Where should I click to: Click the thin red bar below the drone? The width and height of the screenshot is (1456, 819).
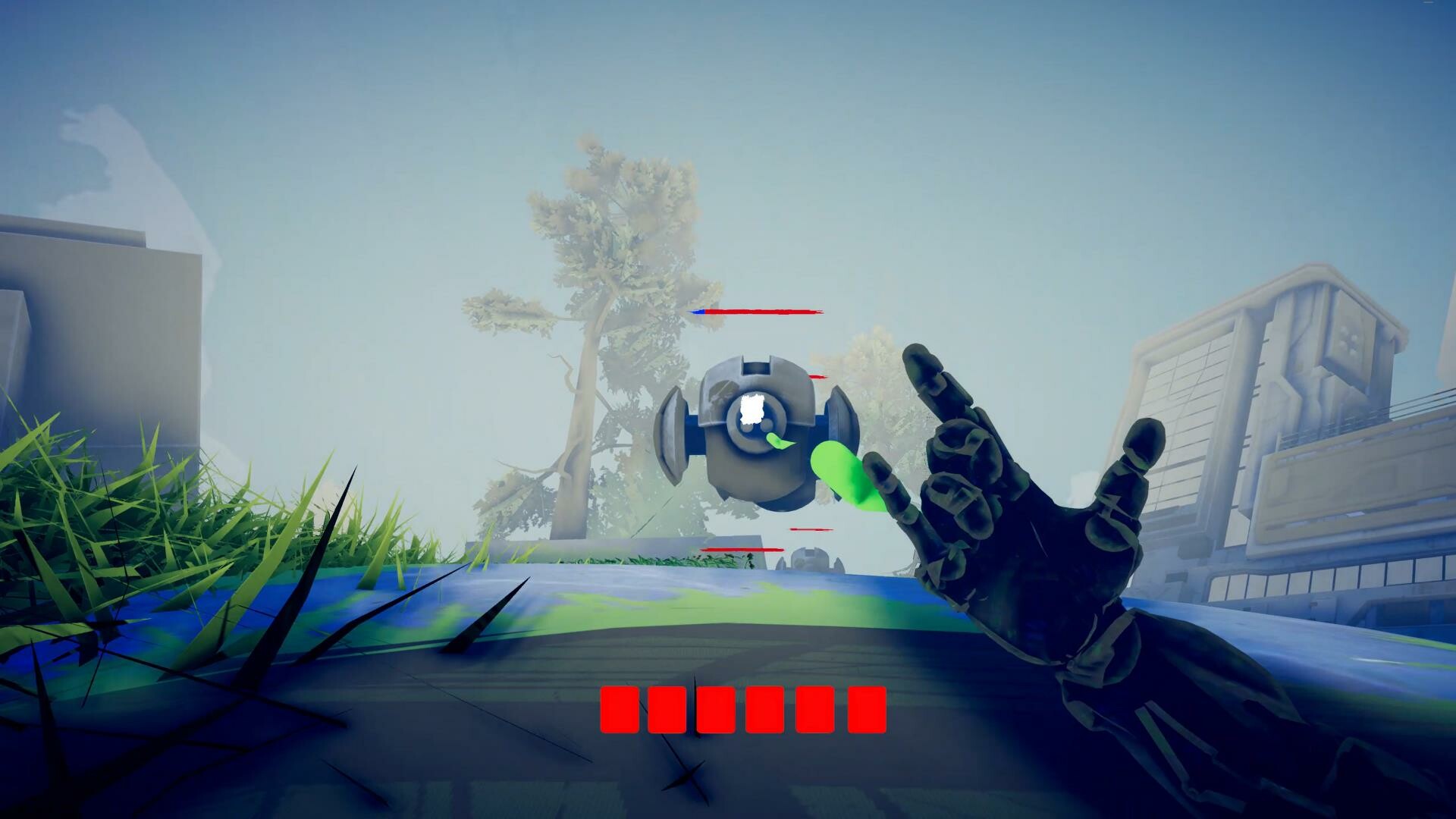811,531
